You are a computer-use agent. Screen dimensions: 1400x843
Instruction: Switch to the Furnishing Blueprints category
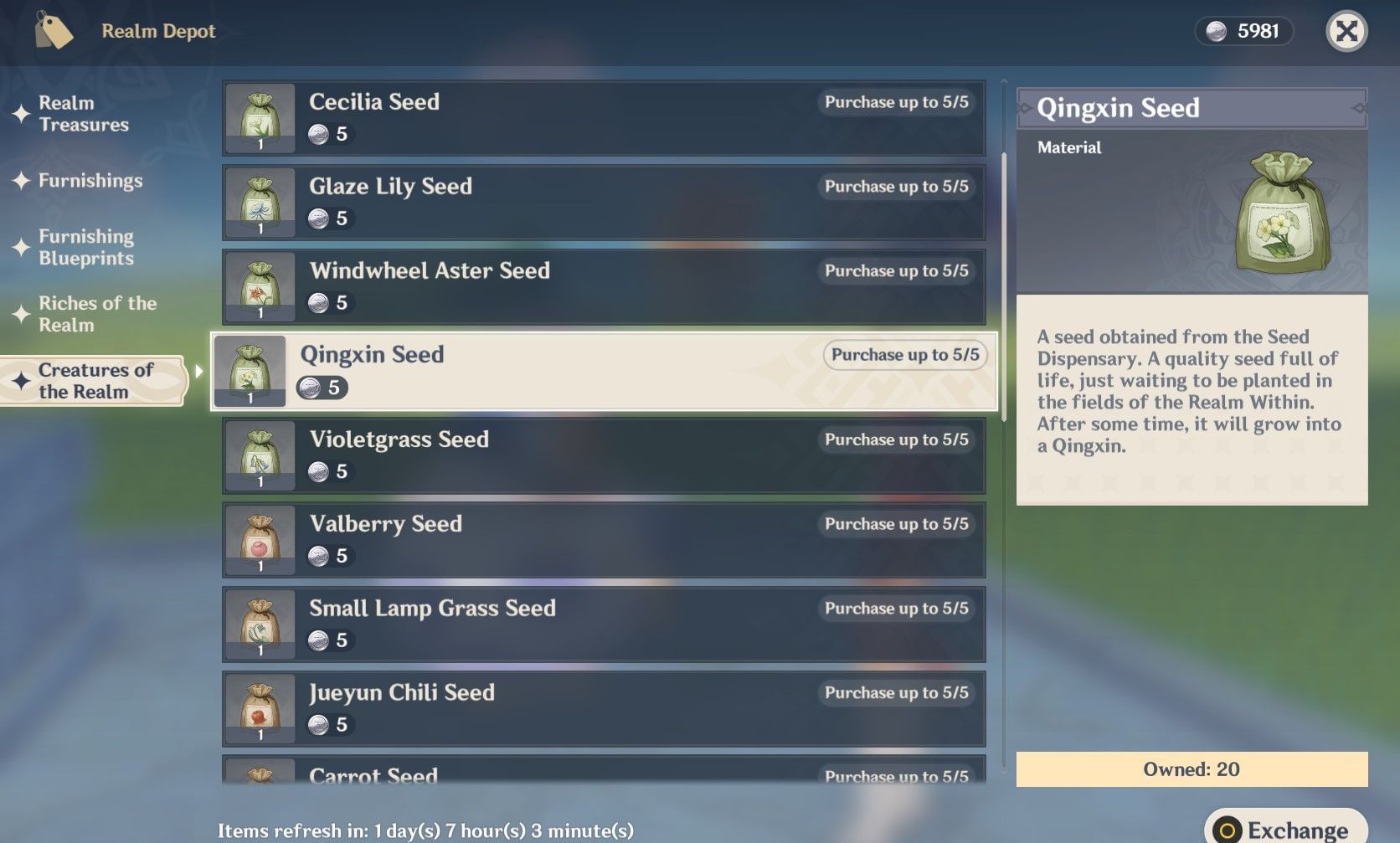point(87,247)
